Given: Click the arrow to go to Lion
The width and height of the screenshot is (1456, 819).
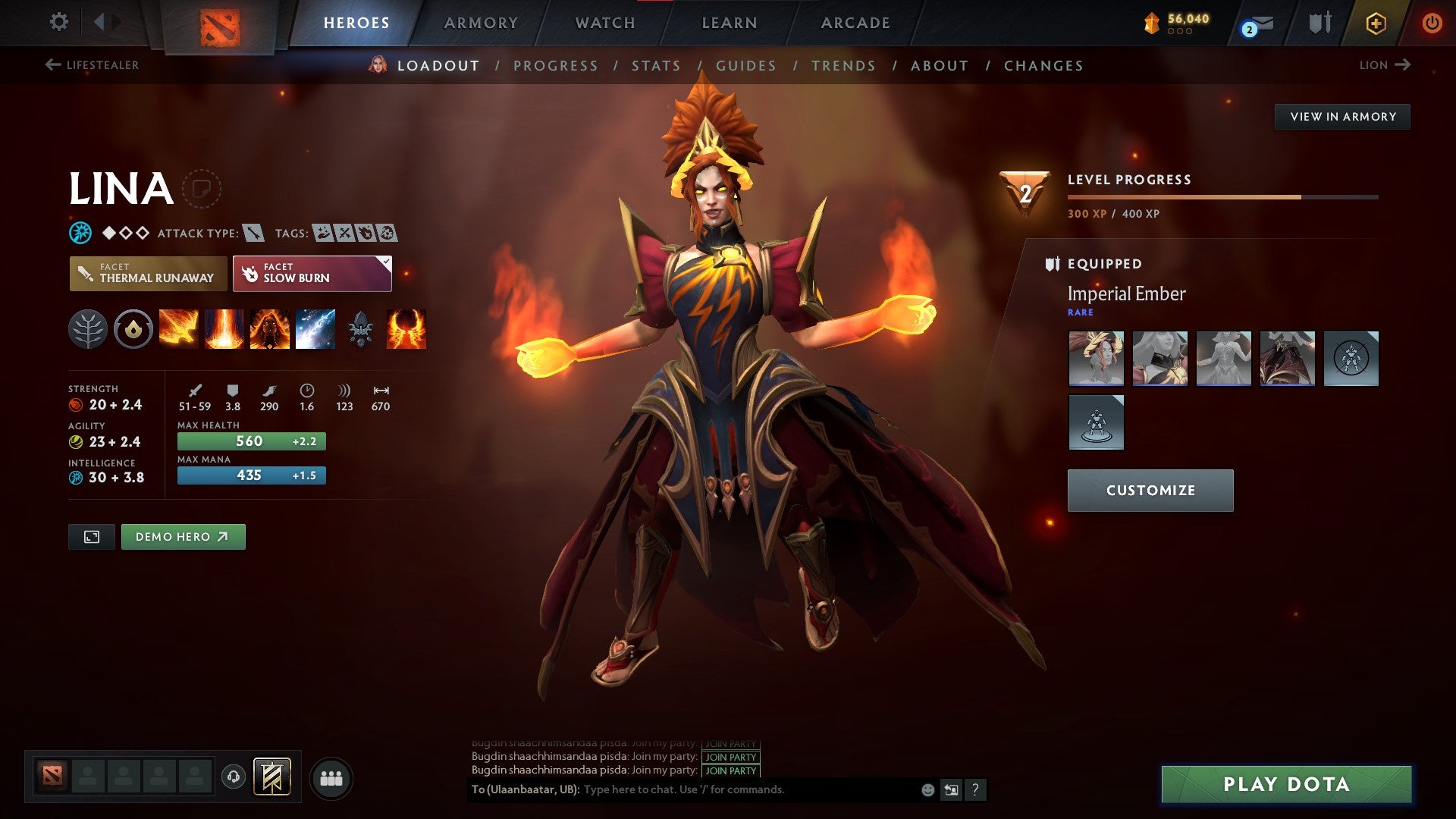Looking at the screenshot, I should (1402, 65).
